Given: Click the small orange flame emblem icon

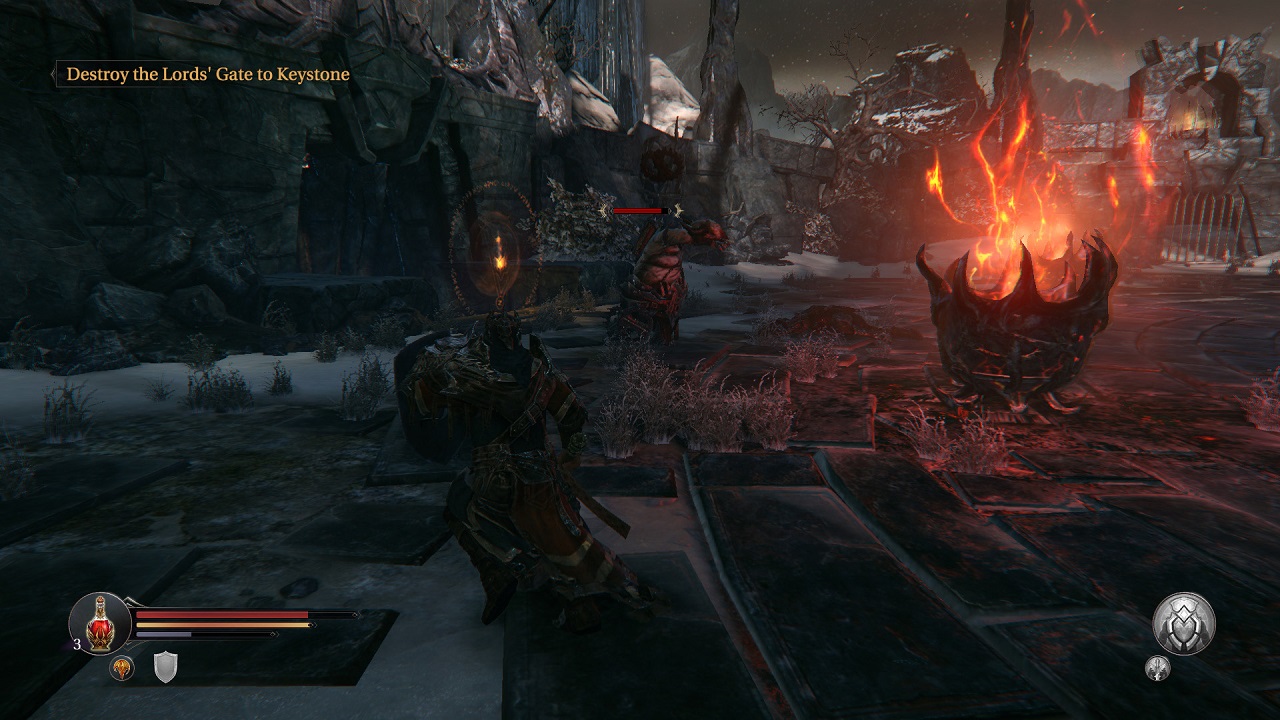Looking at the screenshot, I should pos(122,668).
